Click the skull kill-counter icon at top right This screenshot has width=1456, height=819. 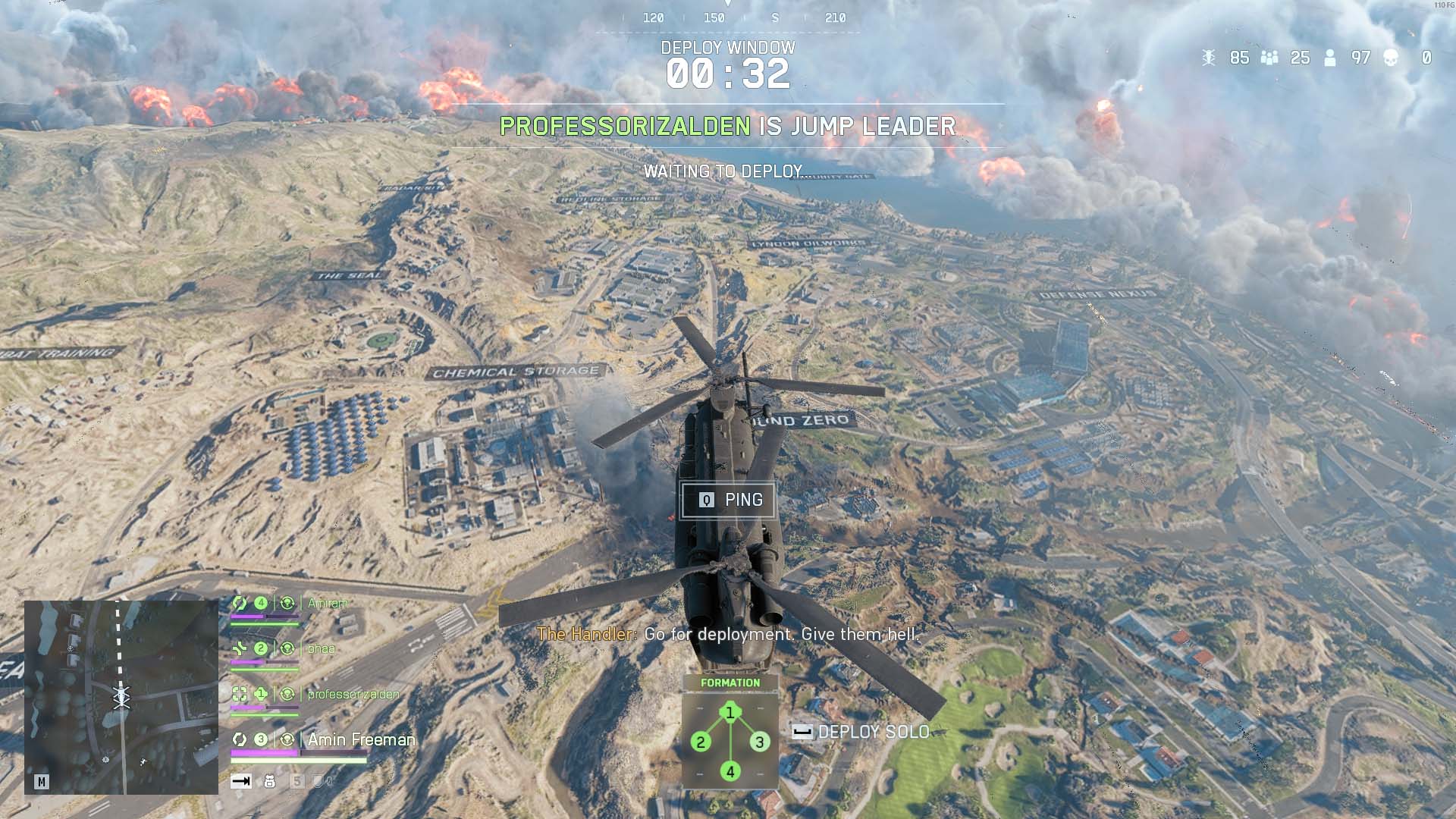(x=1392, y=58)
